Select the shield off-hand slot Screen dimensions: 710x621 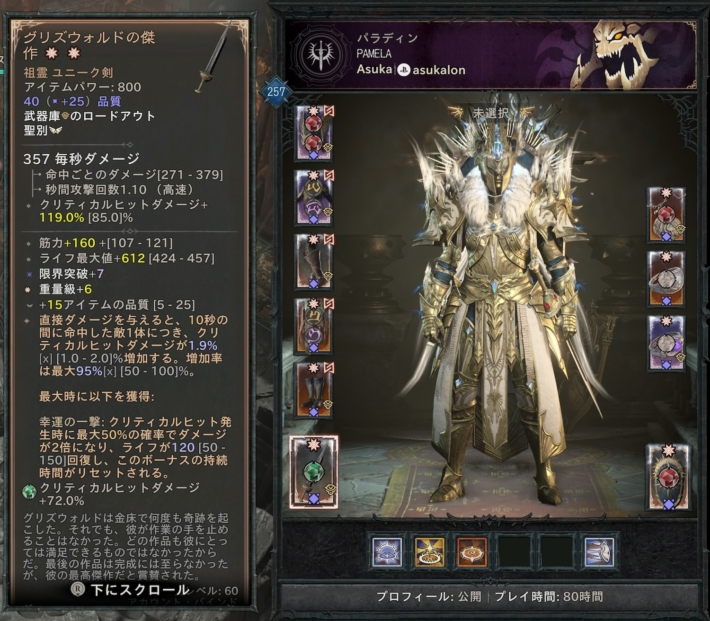coord(666,470)
